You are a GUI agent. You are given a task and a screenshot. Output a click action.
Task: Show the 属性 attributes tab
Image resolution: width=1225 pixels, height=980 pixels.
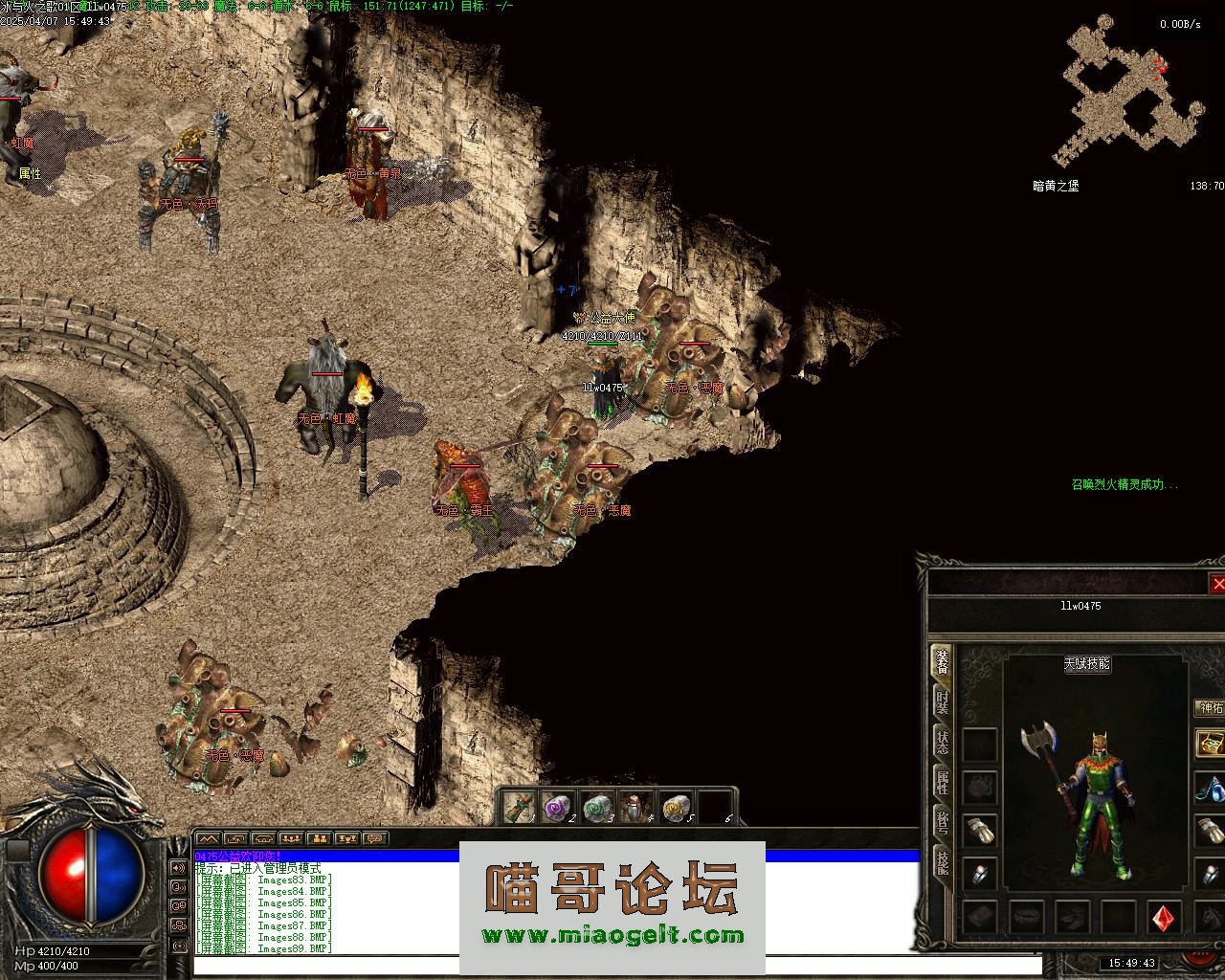pyautogui.click(x=943, y=784)
